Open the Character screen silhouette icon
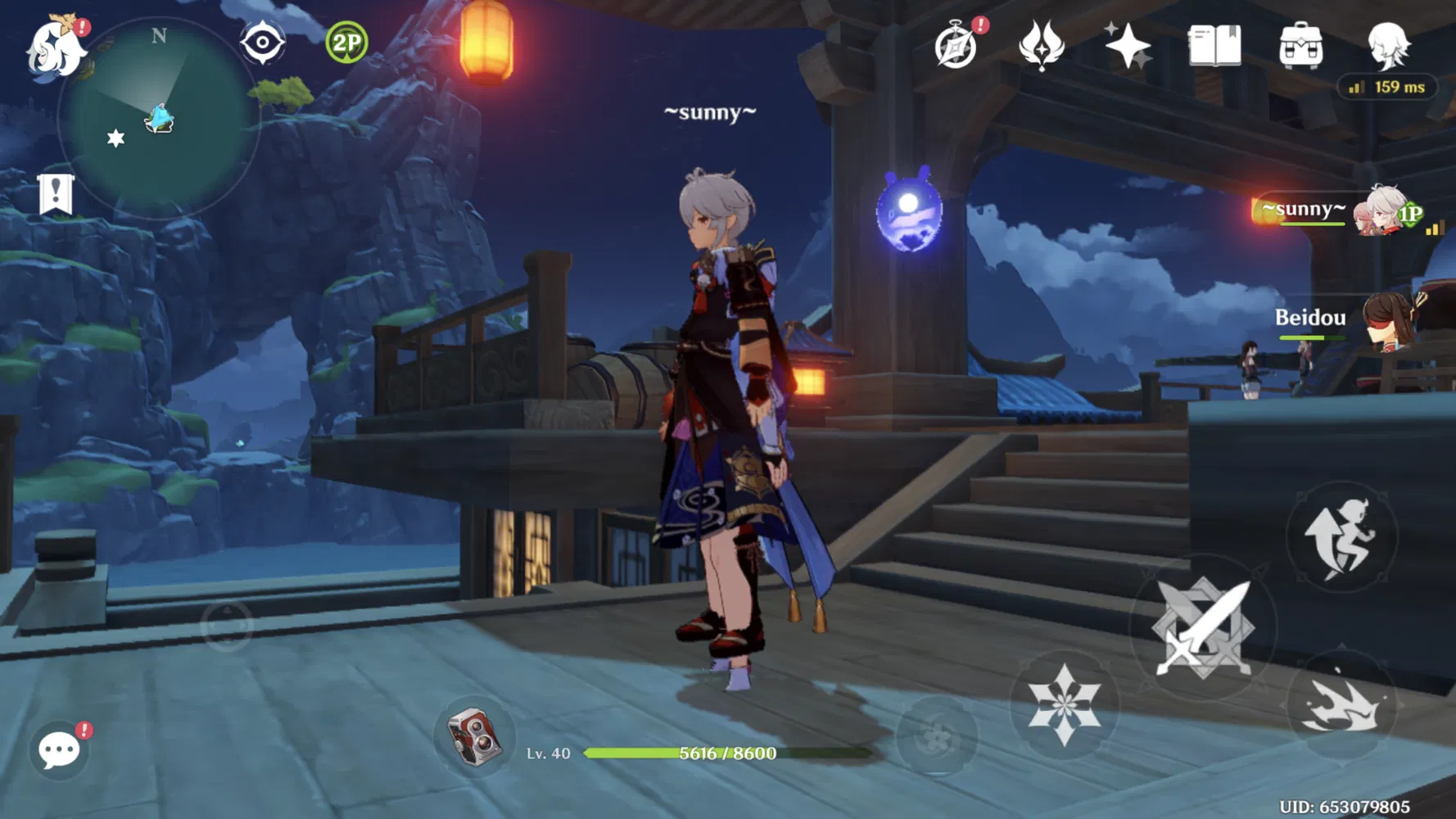Viewport: 1456px width, 819px height. pos(1386,47)
